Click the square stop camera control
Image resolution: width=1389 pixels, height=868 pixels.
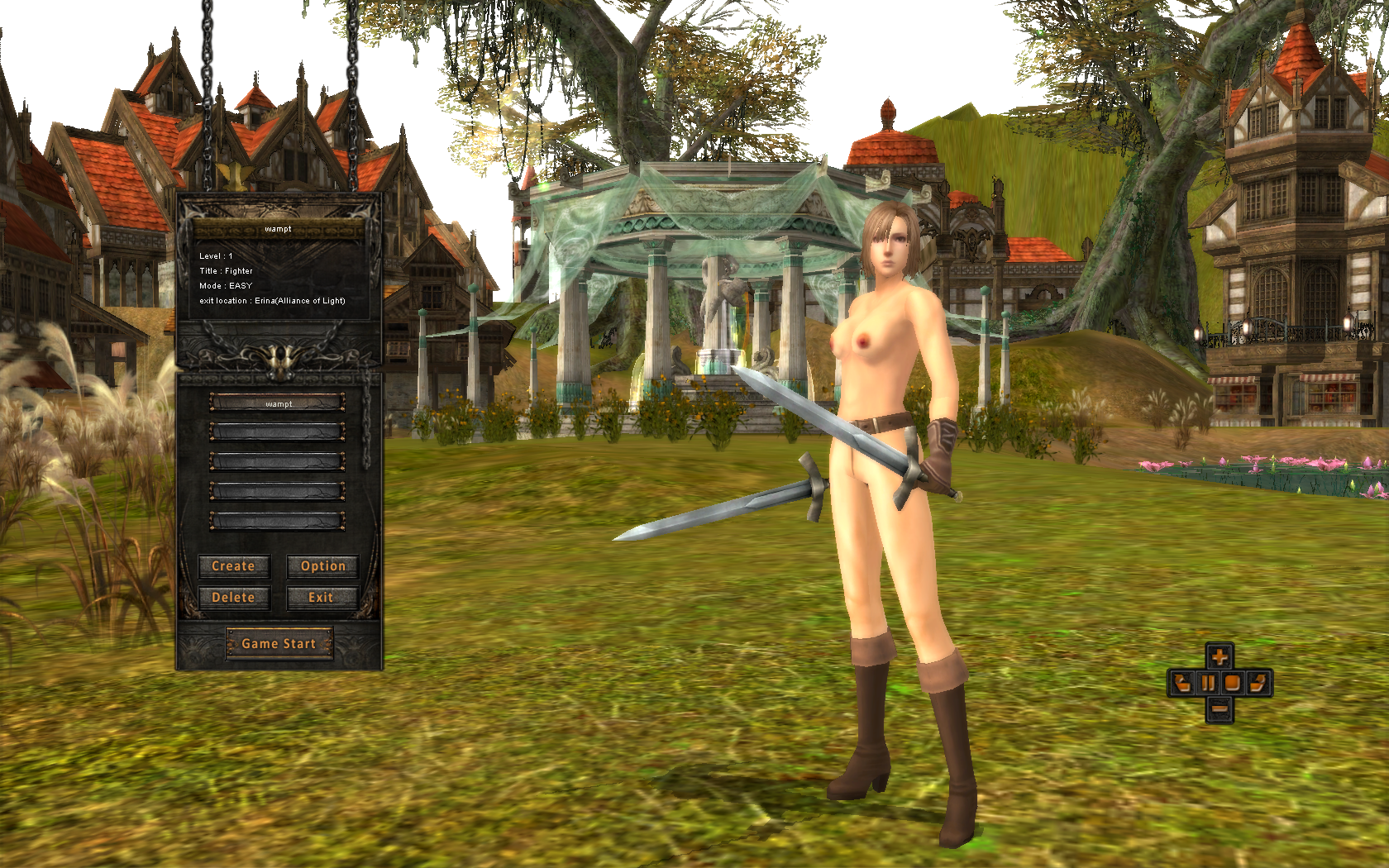[x=1233, y=683]
